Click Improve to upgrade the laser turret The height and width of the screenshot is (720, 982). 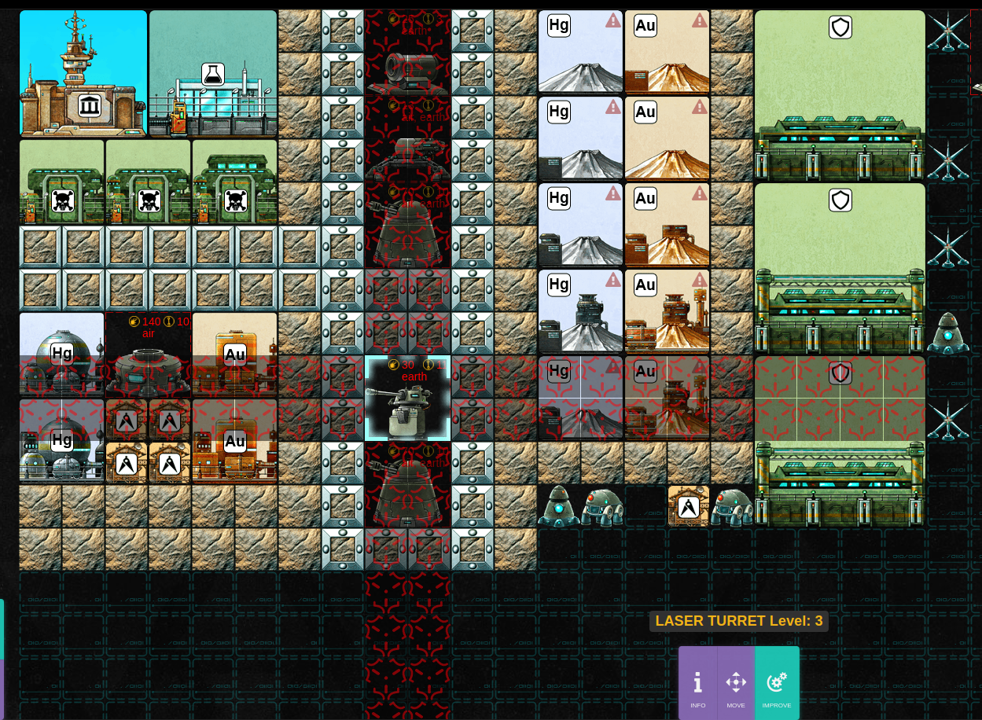point(777,685)
